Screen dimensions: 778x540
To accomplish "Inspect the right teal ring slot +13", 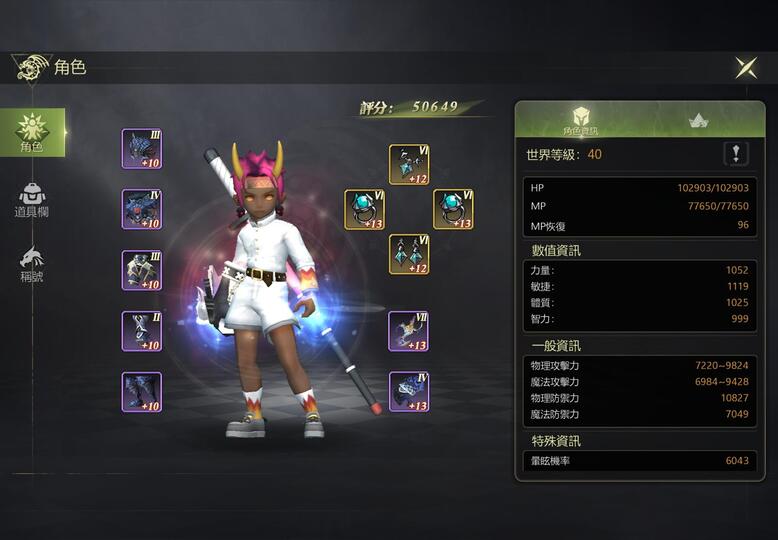I will tap(453, 210).
